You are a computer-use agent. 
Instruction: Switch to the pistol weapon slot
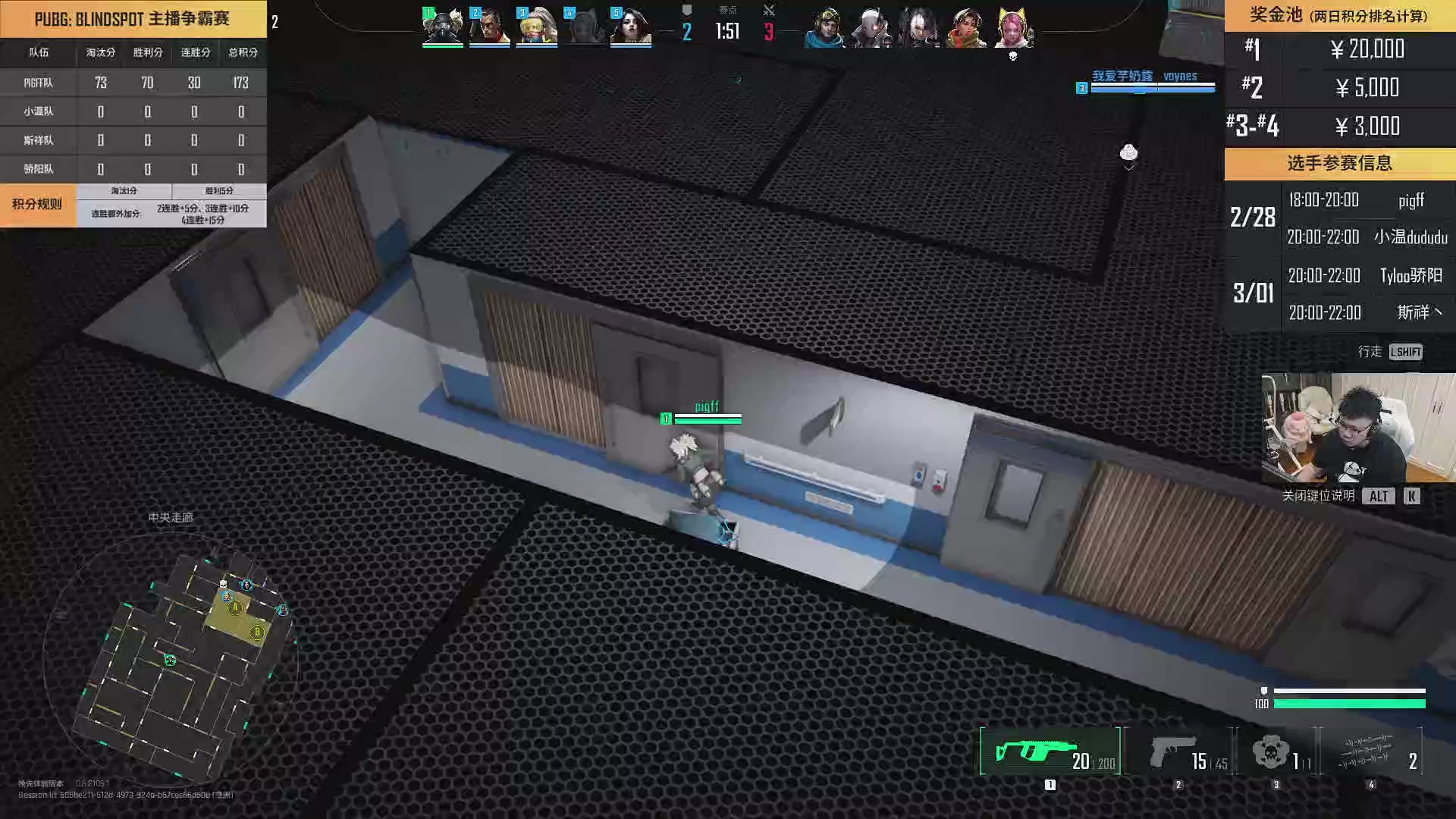[1178, 752]
